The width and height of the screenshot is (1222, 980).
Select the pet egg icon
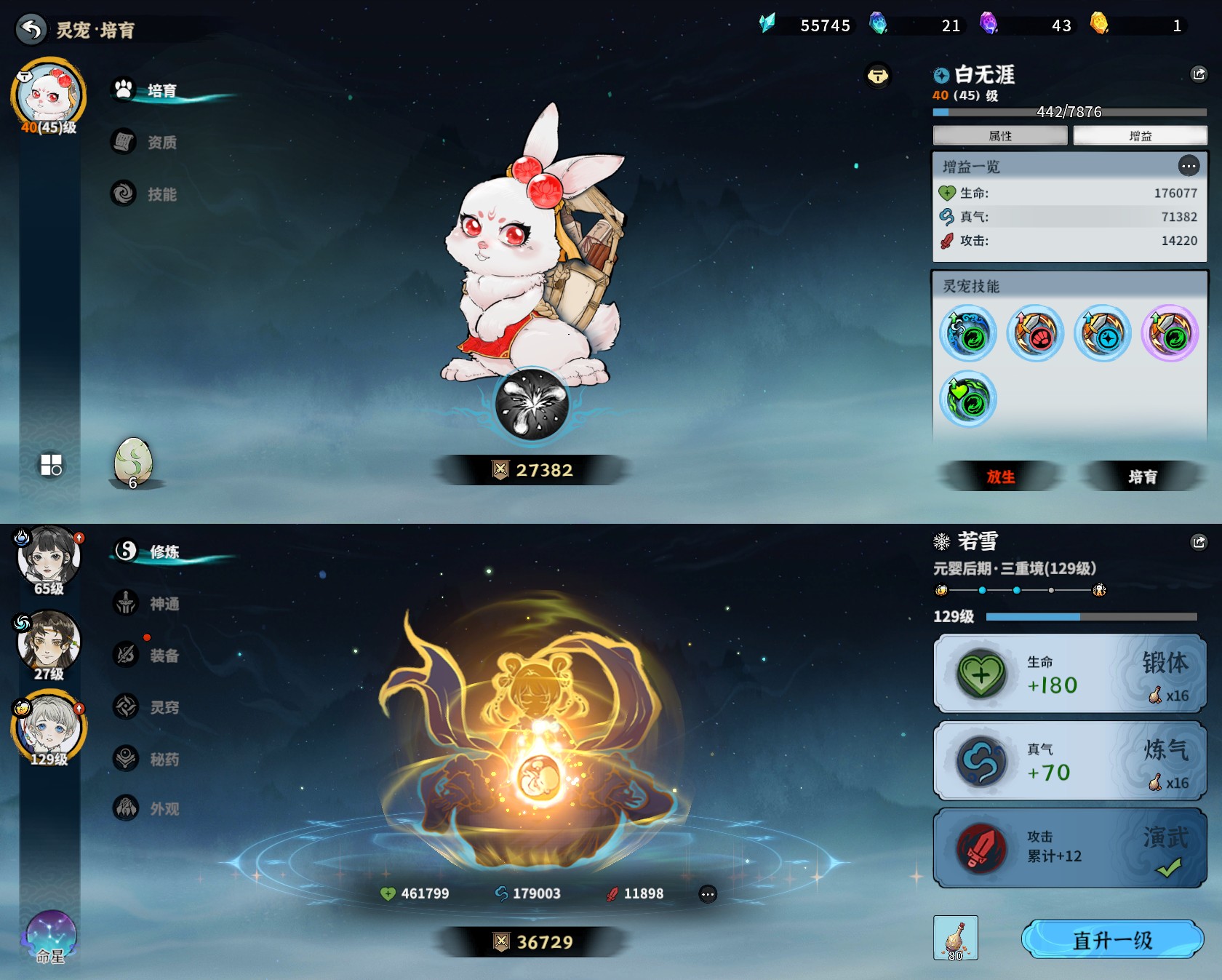[x=133, y=461]
